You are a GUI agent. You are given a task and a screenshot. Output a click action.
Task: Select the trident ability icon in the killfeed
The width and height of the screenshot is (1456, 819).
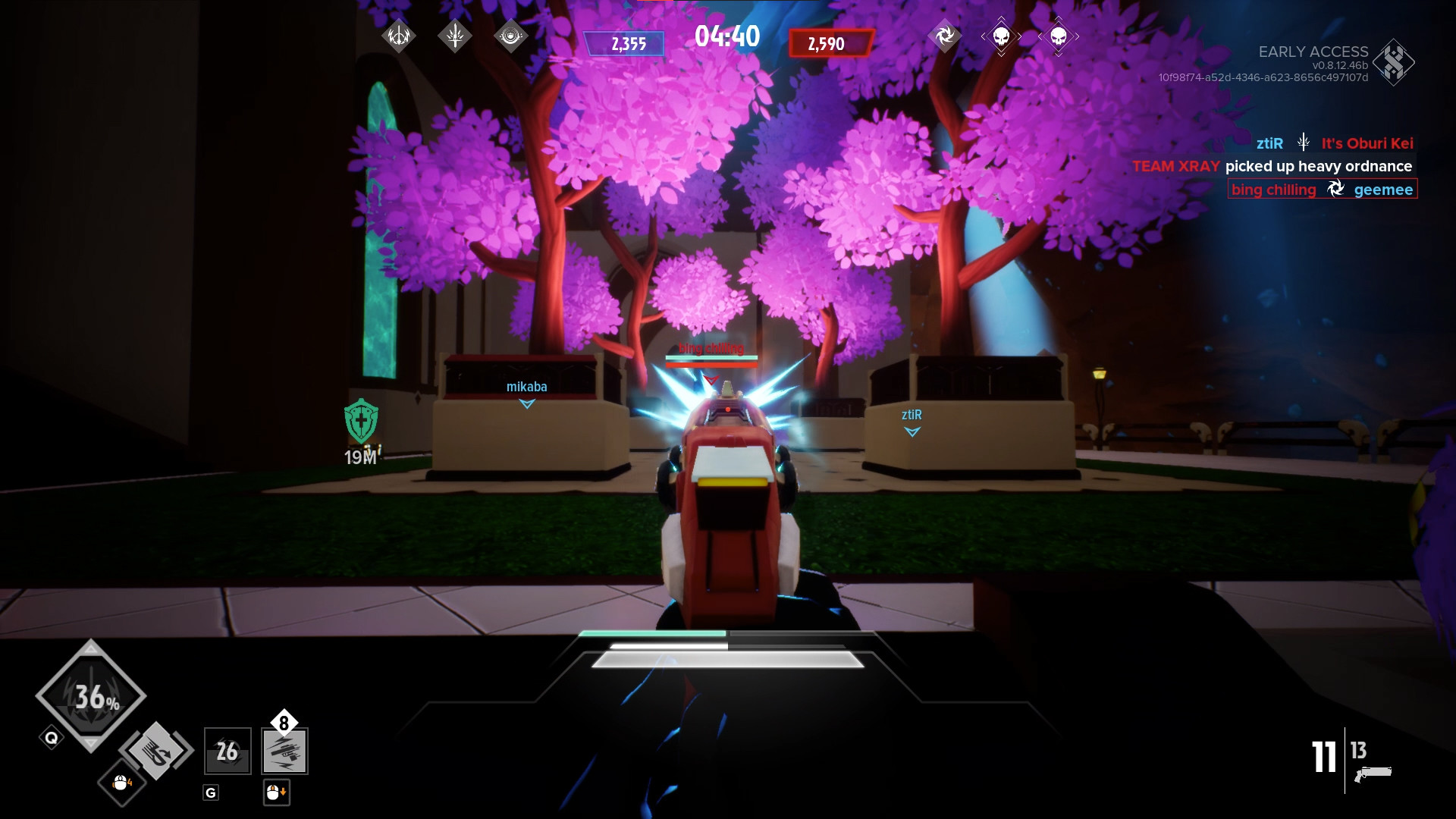(x=1302, y=141)
